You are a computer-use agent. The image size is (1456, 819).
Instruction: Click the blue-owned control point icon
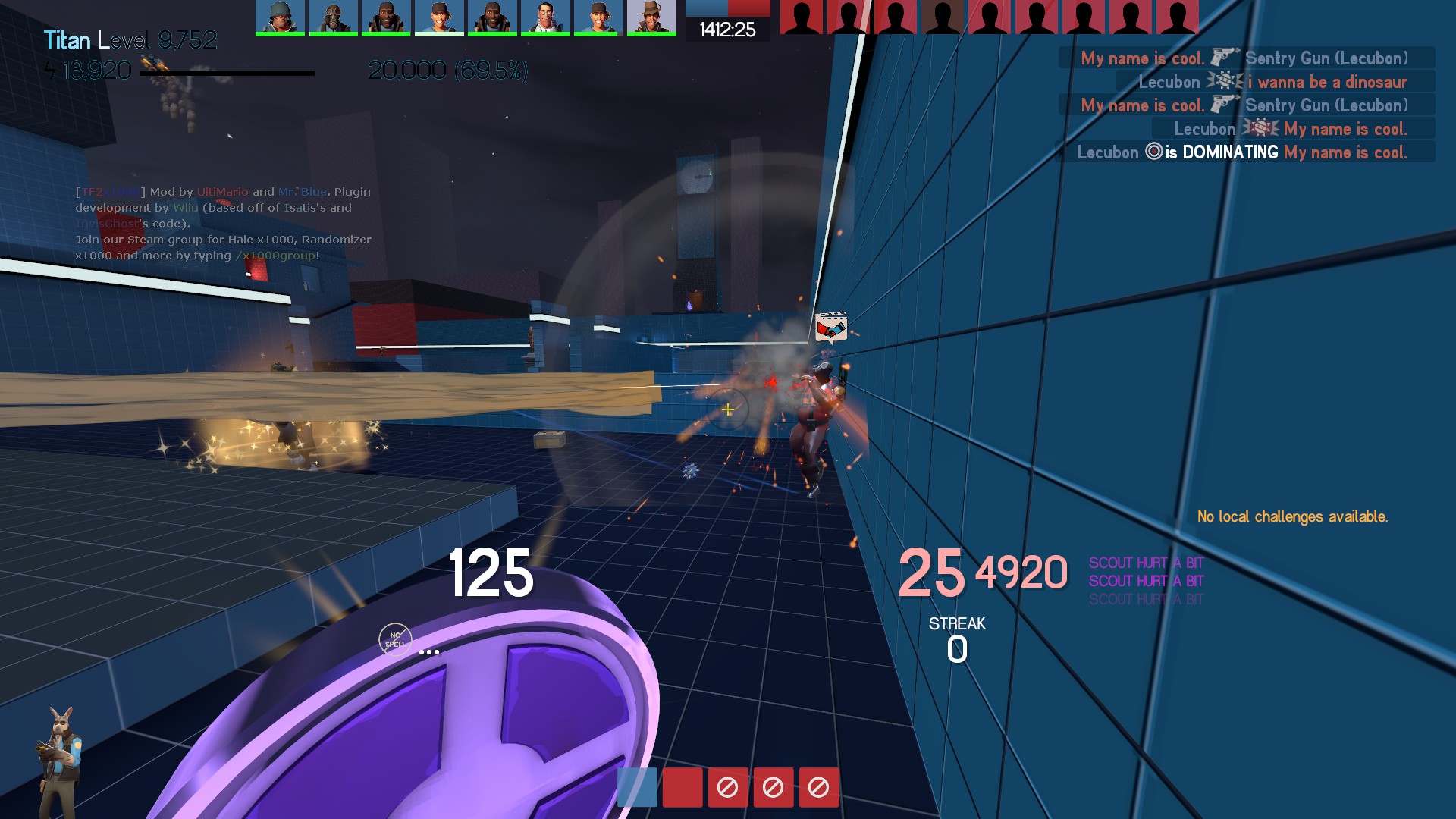(x=637, y=787)
